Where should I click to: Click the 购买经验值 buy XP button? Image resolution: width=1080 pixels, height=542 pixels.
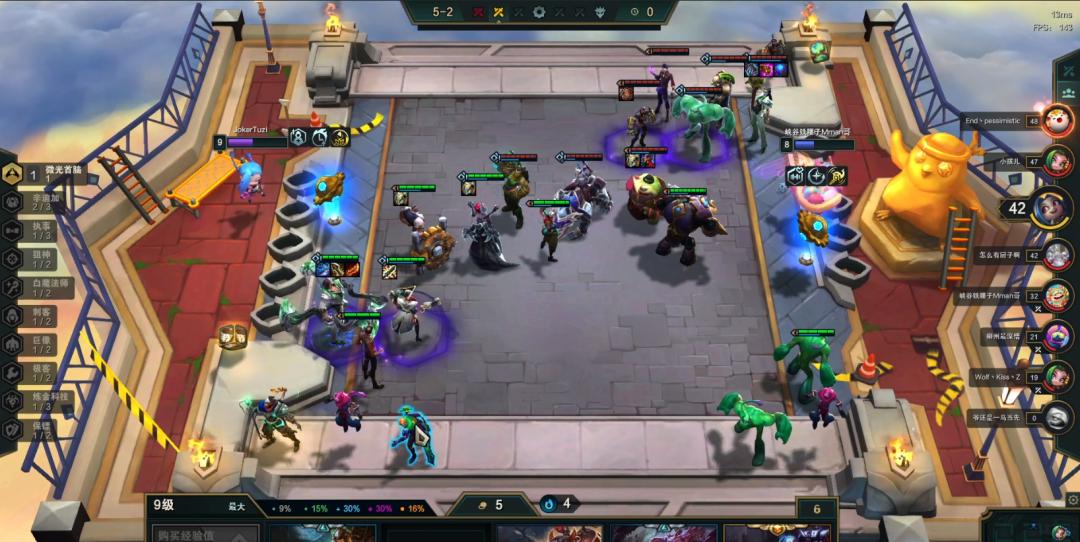tap(201, 534)
